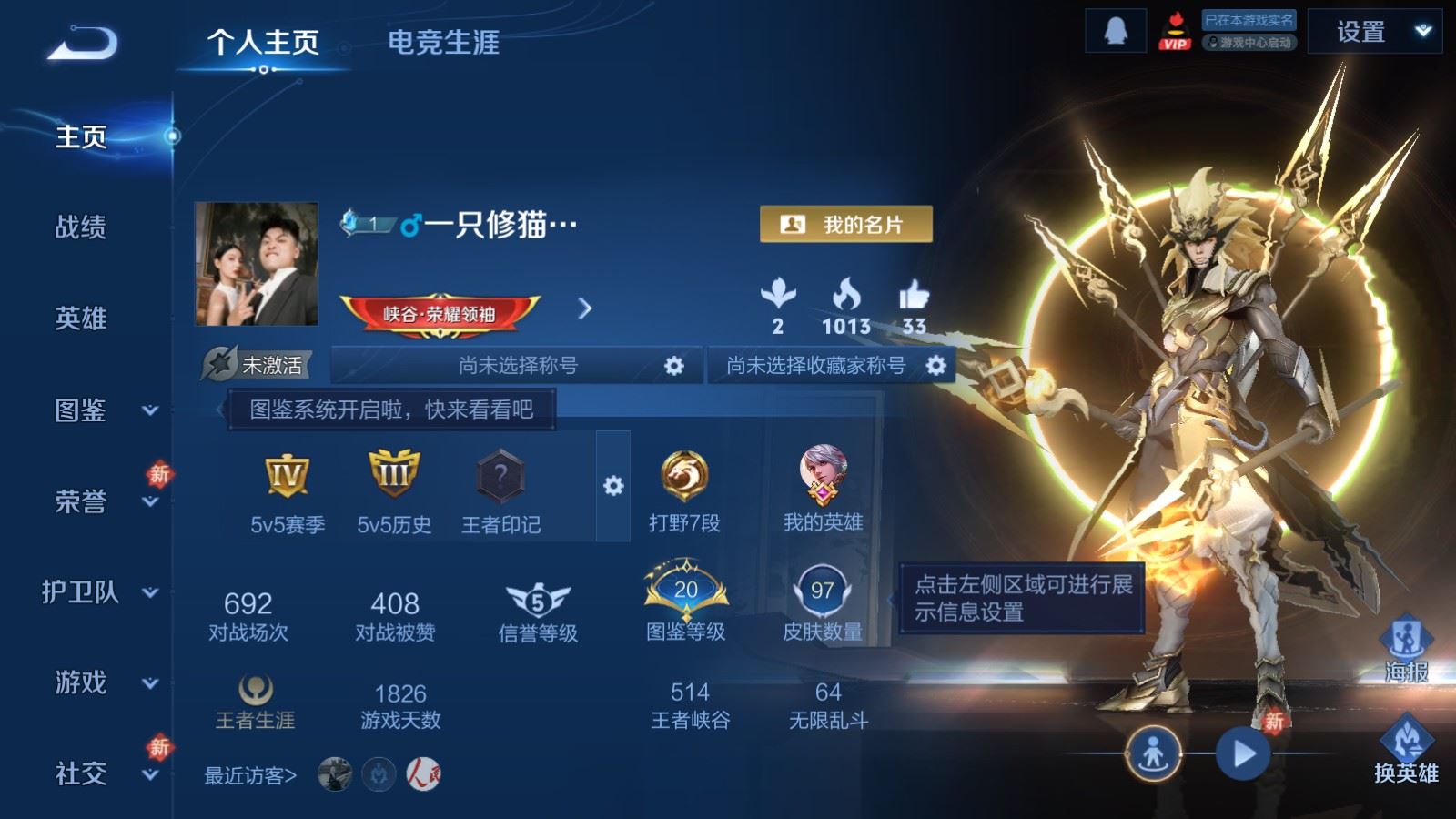
Task: Switch to the 电竞生涯 tab
Action: pyautogui.click(x=443, y=44)
